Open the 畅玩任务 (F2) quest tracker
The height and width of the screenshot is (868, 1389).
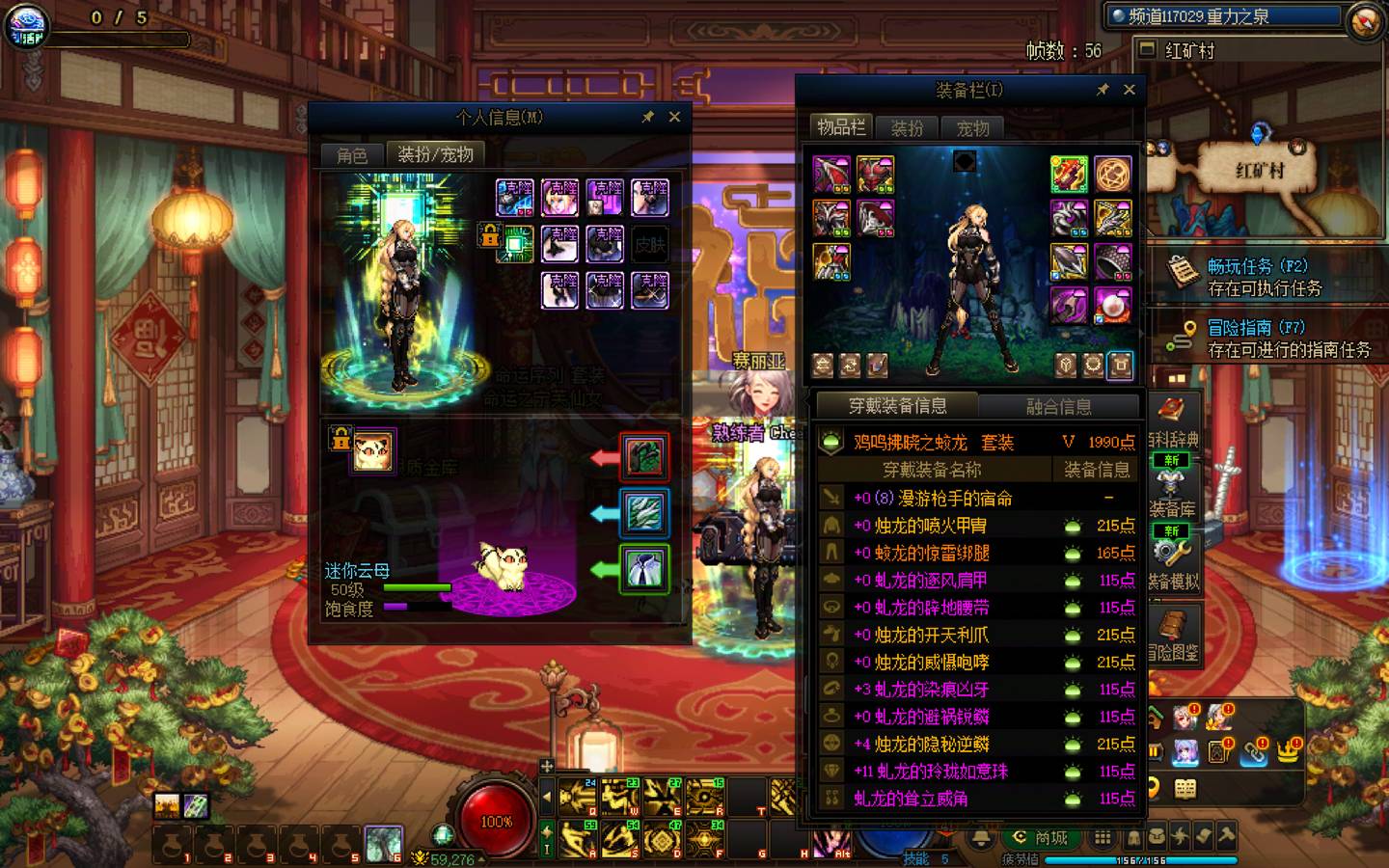(x=1264, y=276)
